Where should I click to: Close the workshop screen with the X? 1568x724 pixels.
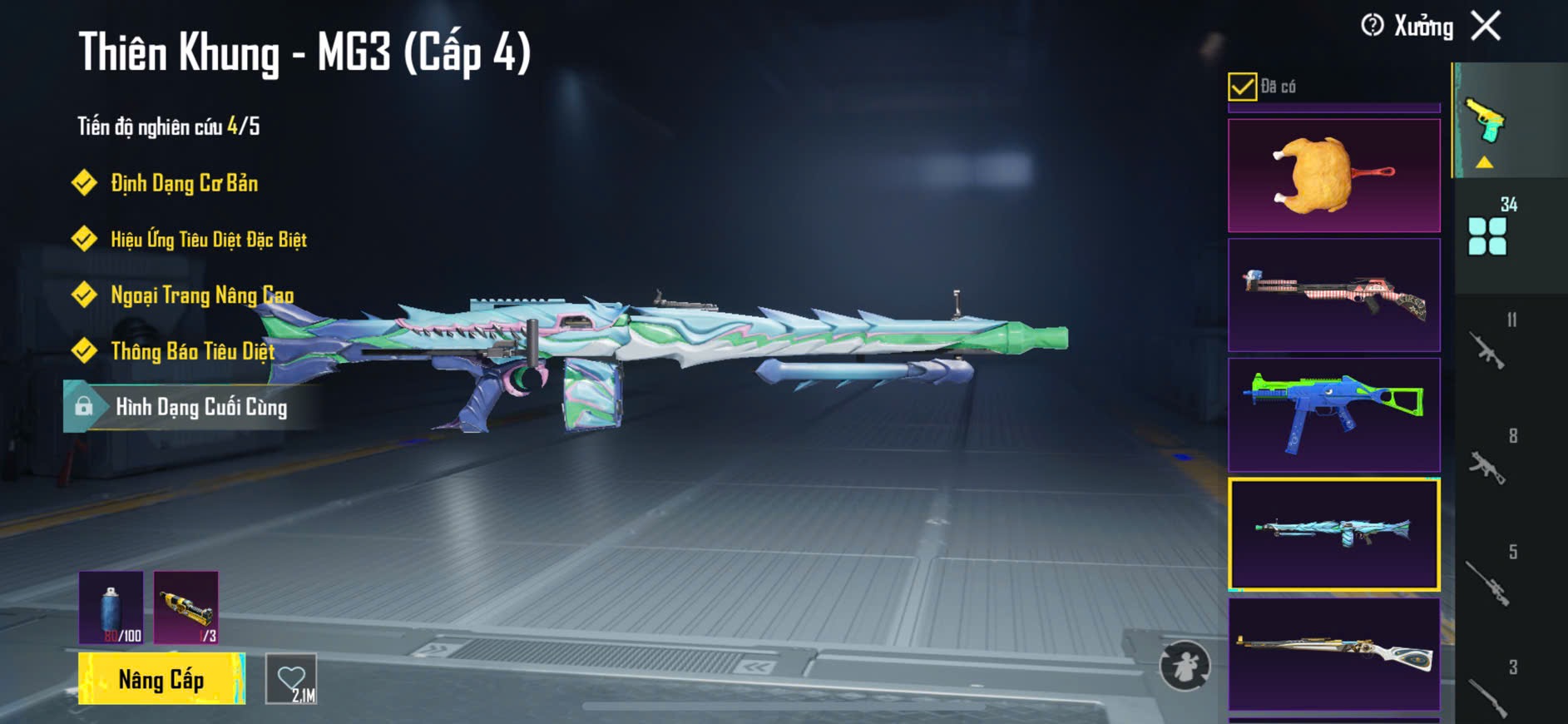click(x=1486, y=26)
